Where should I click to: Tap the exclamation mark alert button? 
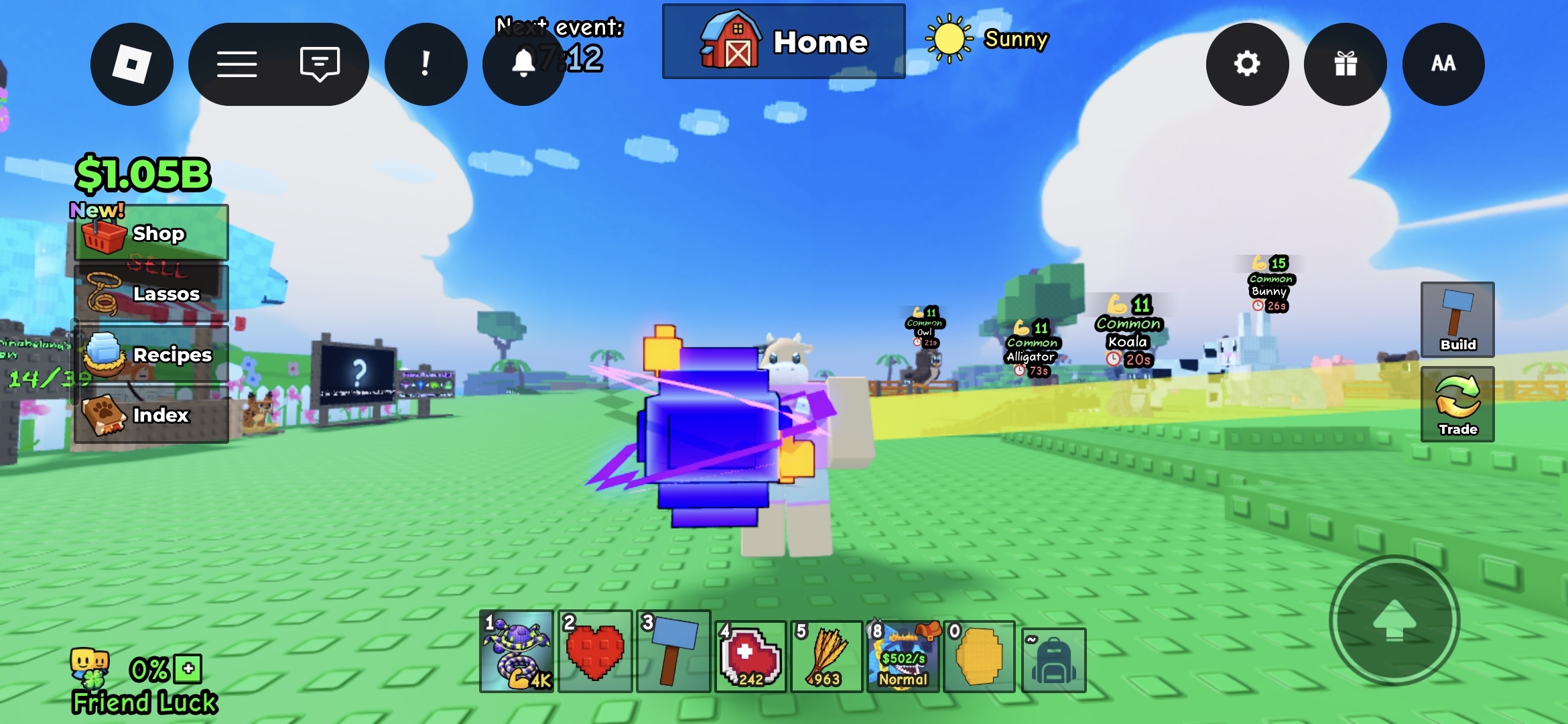point(426,64)
